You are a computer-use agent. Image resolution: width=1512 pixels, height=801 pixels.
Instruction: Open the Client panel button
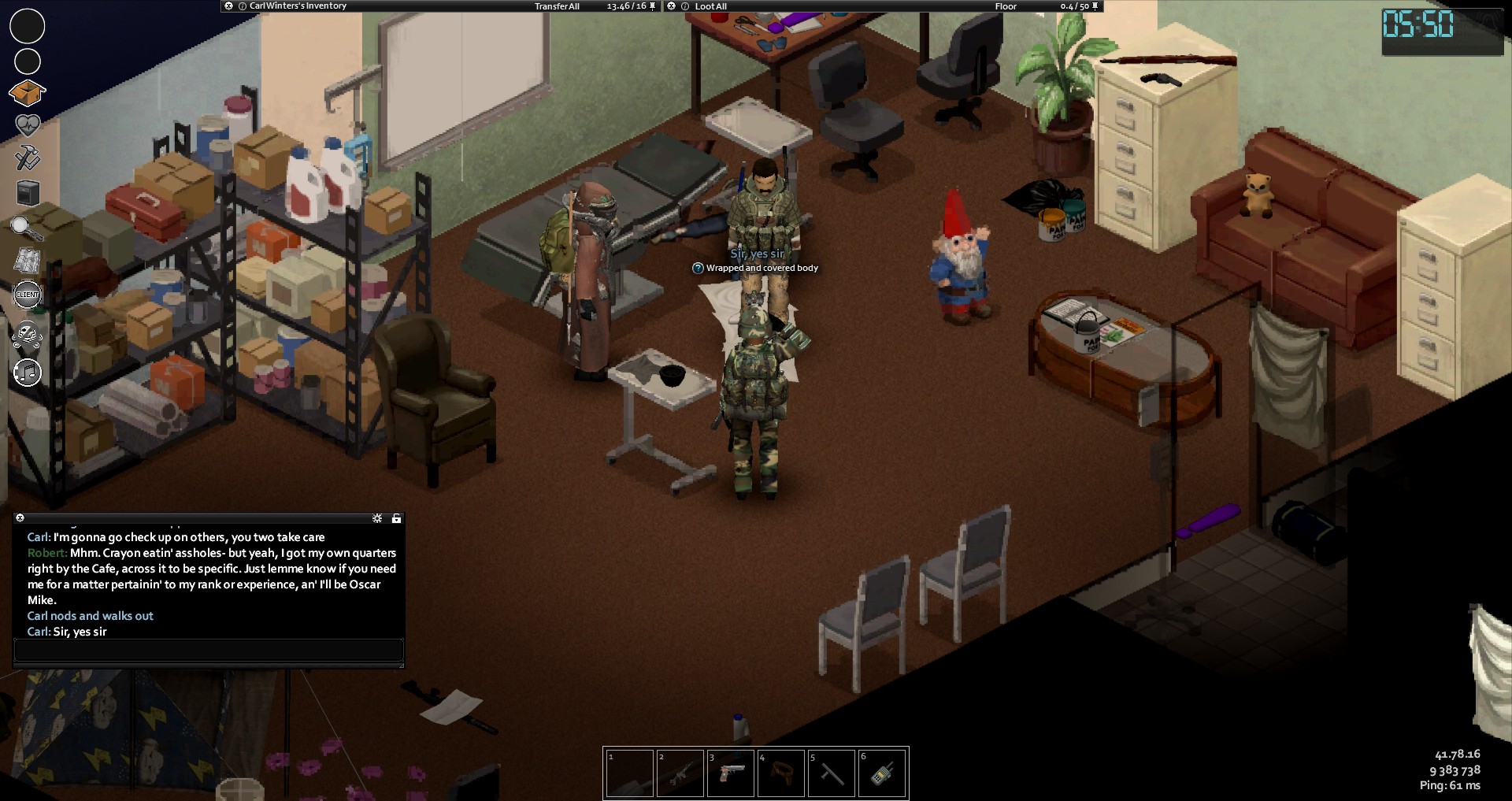click(x=28, y=295)
